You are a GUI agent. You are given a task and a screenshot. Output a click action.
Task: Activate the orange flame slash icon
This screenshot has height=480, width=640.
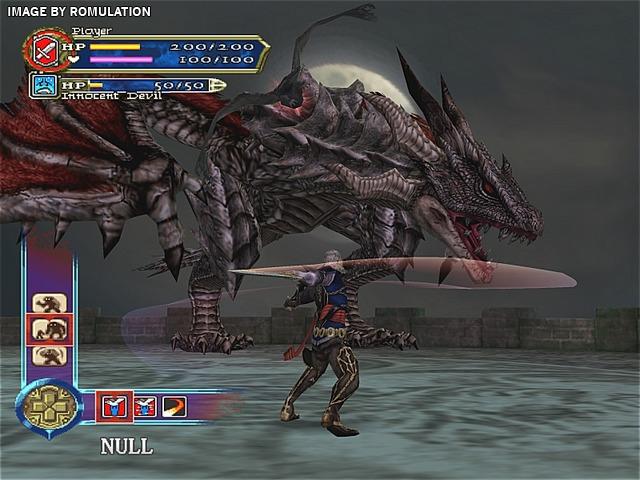(174, 406)
